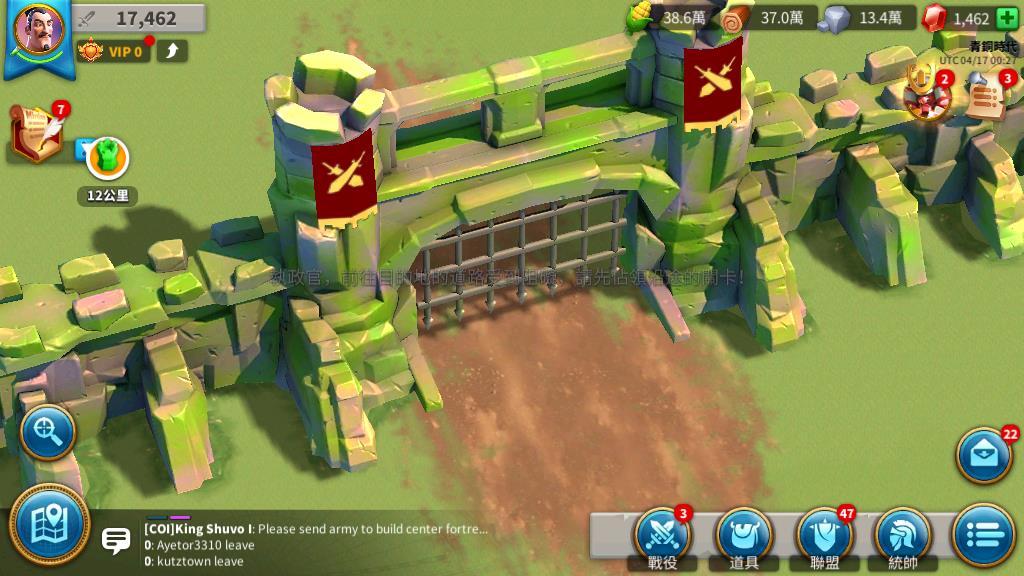
Task: Open the 統帥 commander menu
Action: coord(903,537)
